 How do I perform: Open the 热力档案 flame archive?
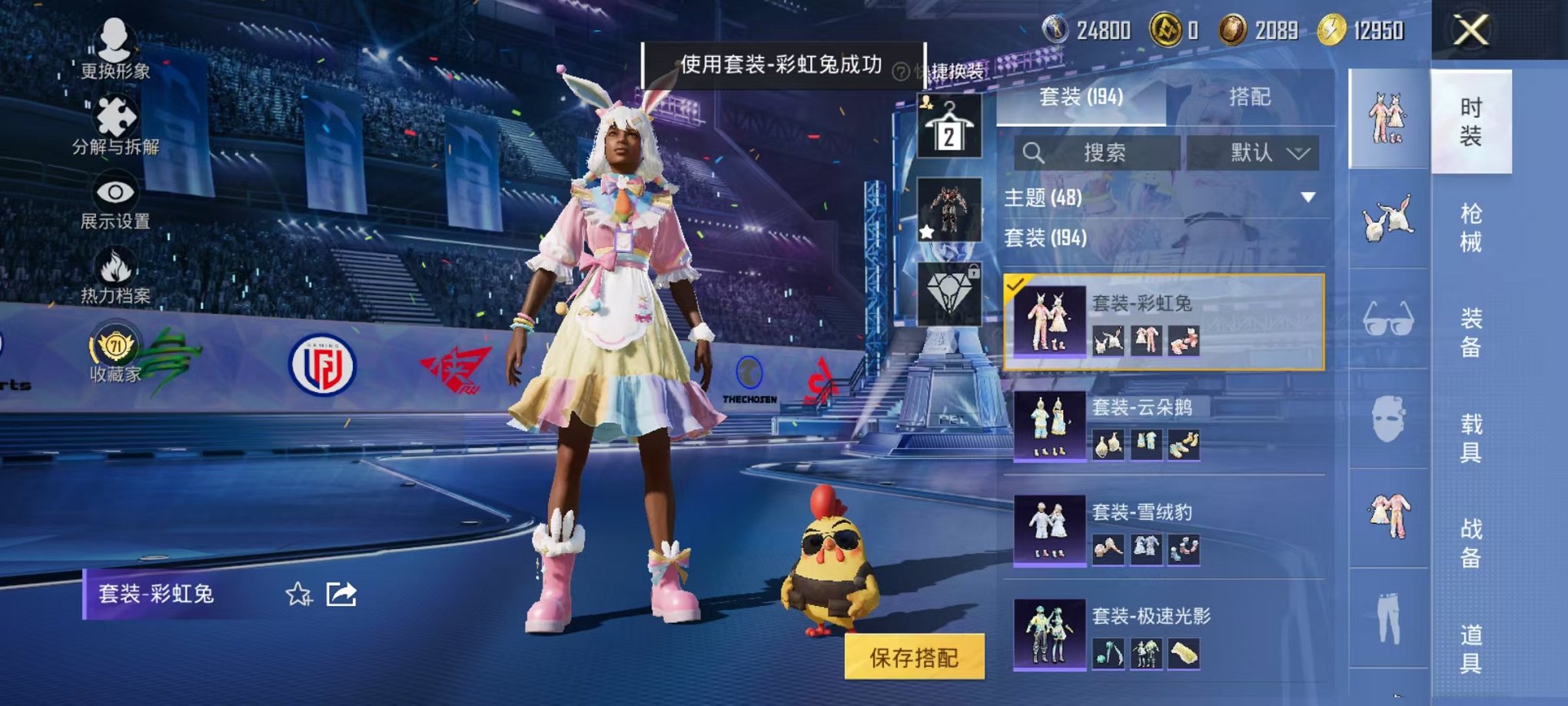tap(114, 265)
